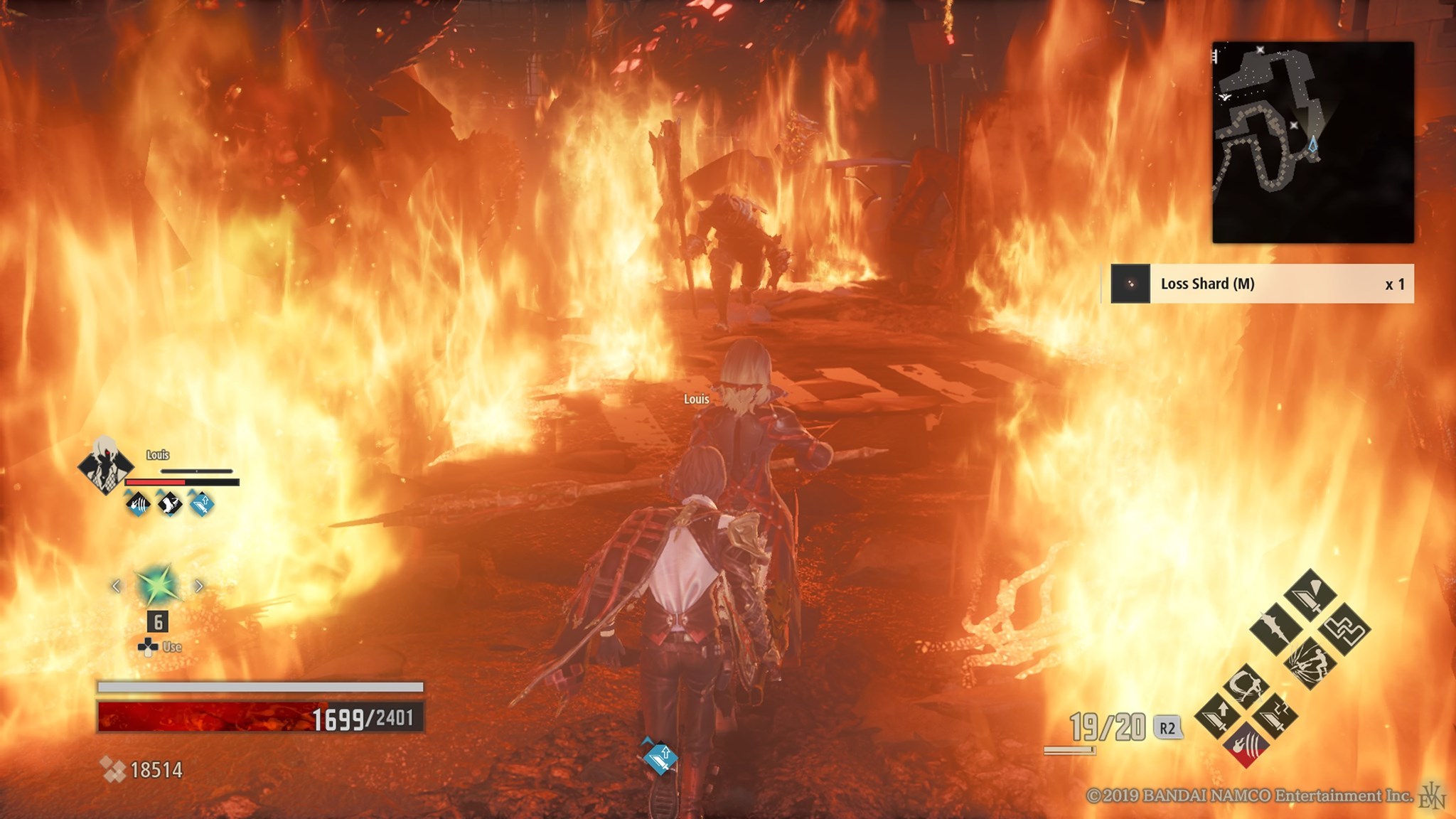Select Louis's flaming claw buff icon
This screenshot has height=819, width=1456.
point(138,504)
